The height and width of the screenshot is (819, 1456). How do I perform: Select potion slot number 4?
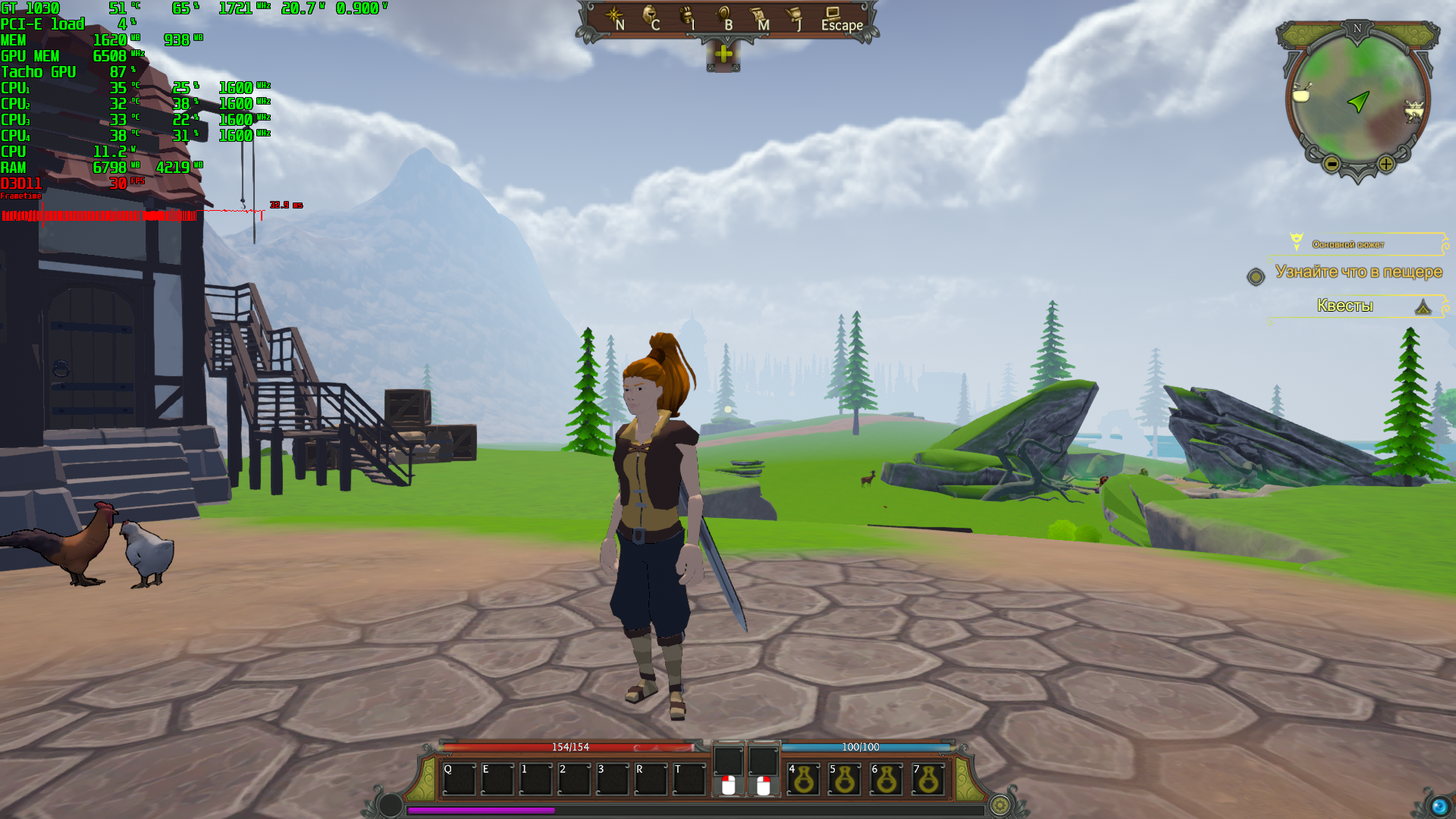804,780
